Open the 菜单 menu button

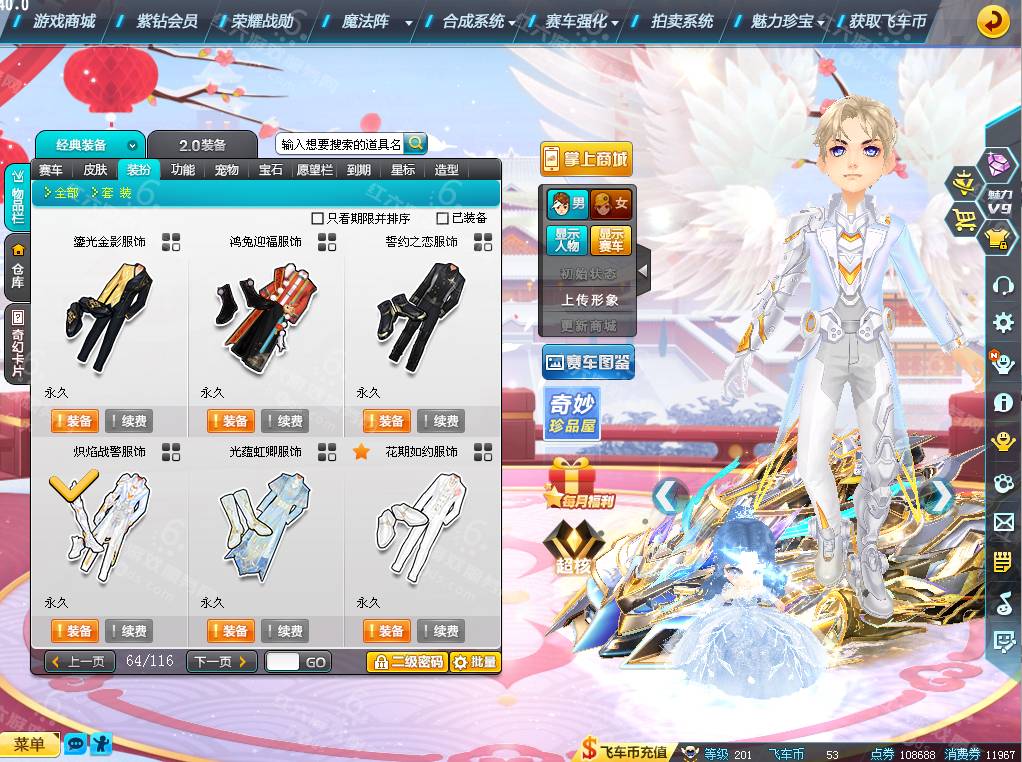29,744
